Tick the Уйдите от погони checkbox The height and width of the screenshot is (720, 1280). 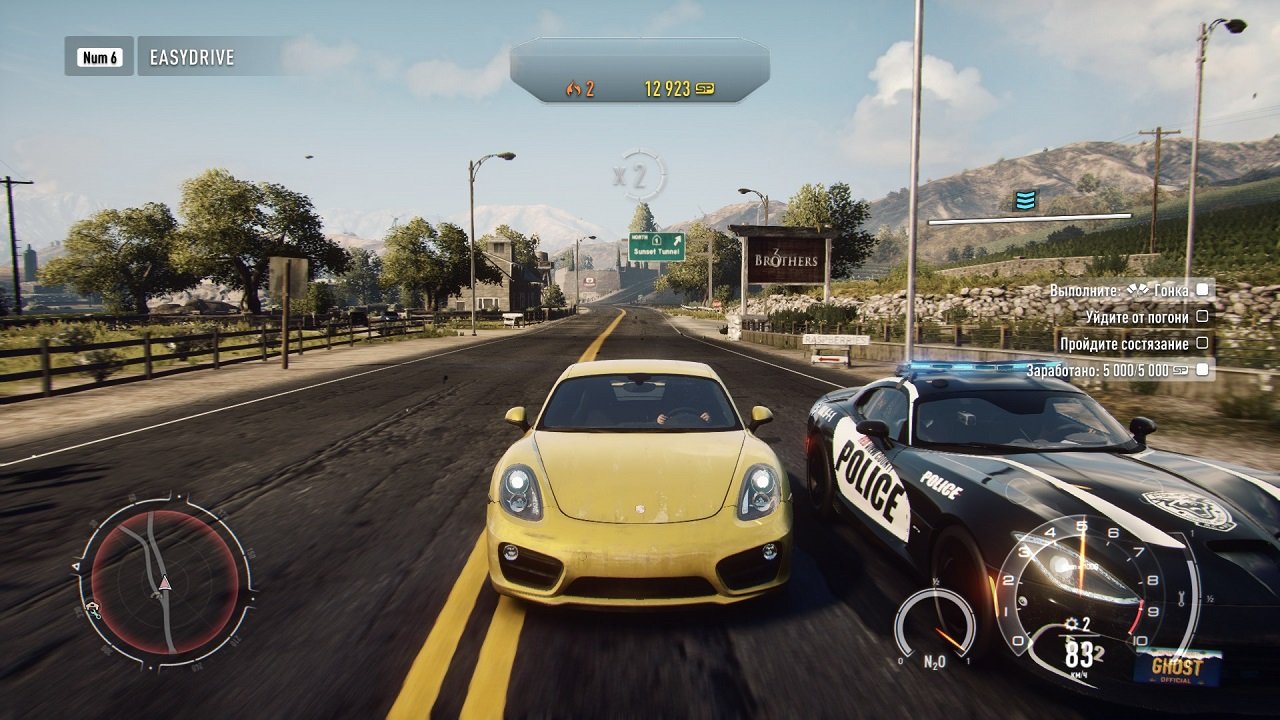coord(1203,317)
